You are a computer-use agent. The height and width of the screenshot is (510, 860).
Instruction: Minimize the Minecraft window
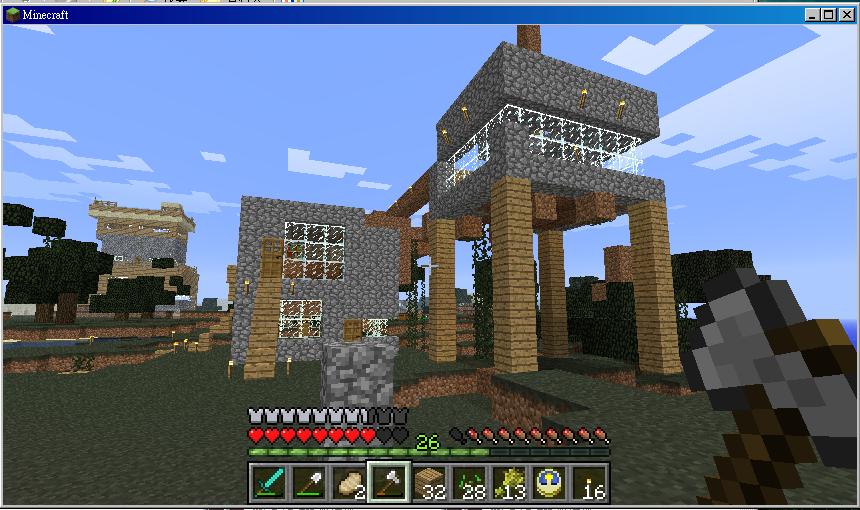tap(812, 15)
